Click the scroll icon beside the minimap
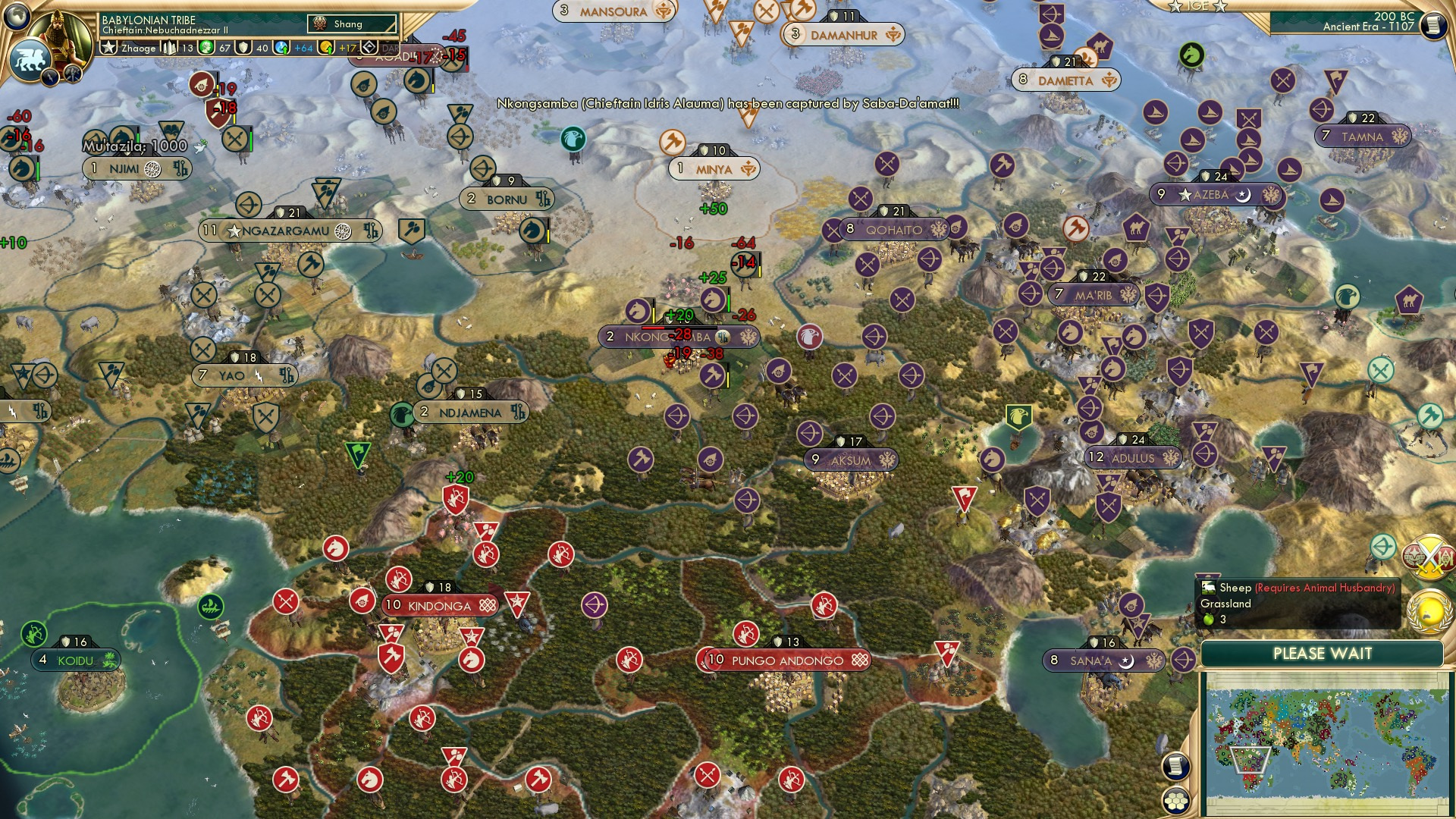This screenshot has width=1456, height=819. [x=1175, y=766]
